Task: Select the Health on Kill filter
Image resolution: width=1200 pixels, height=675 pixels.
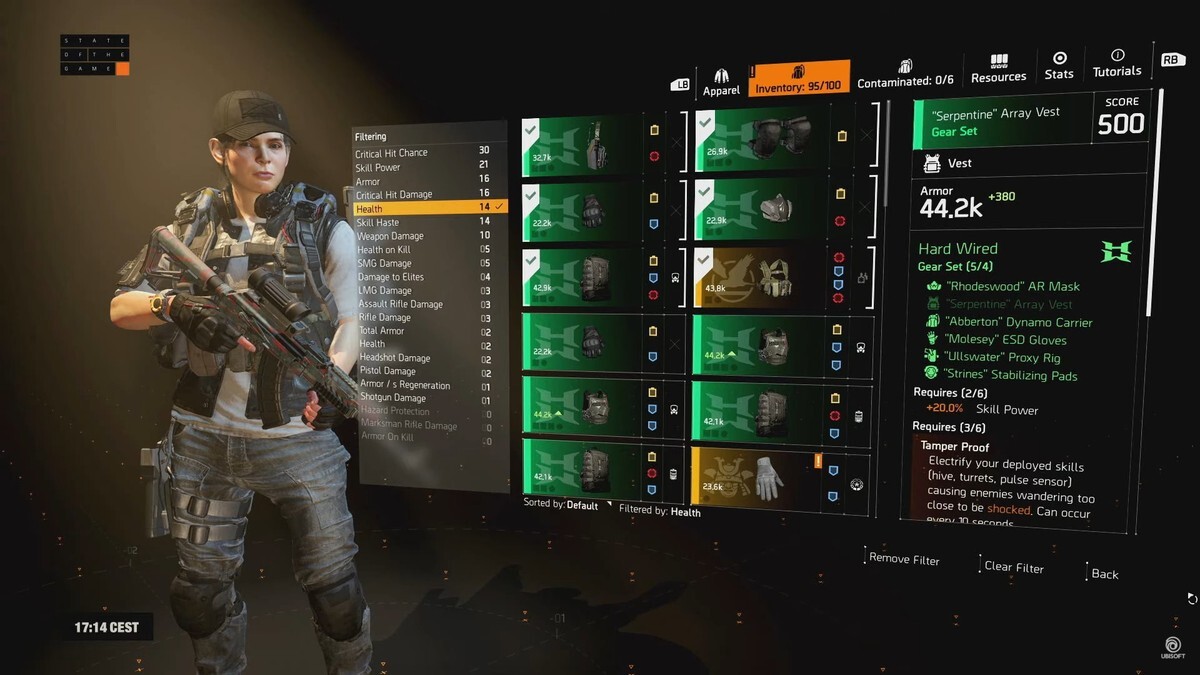Action: [384, 250]
